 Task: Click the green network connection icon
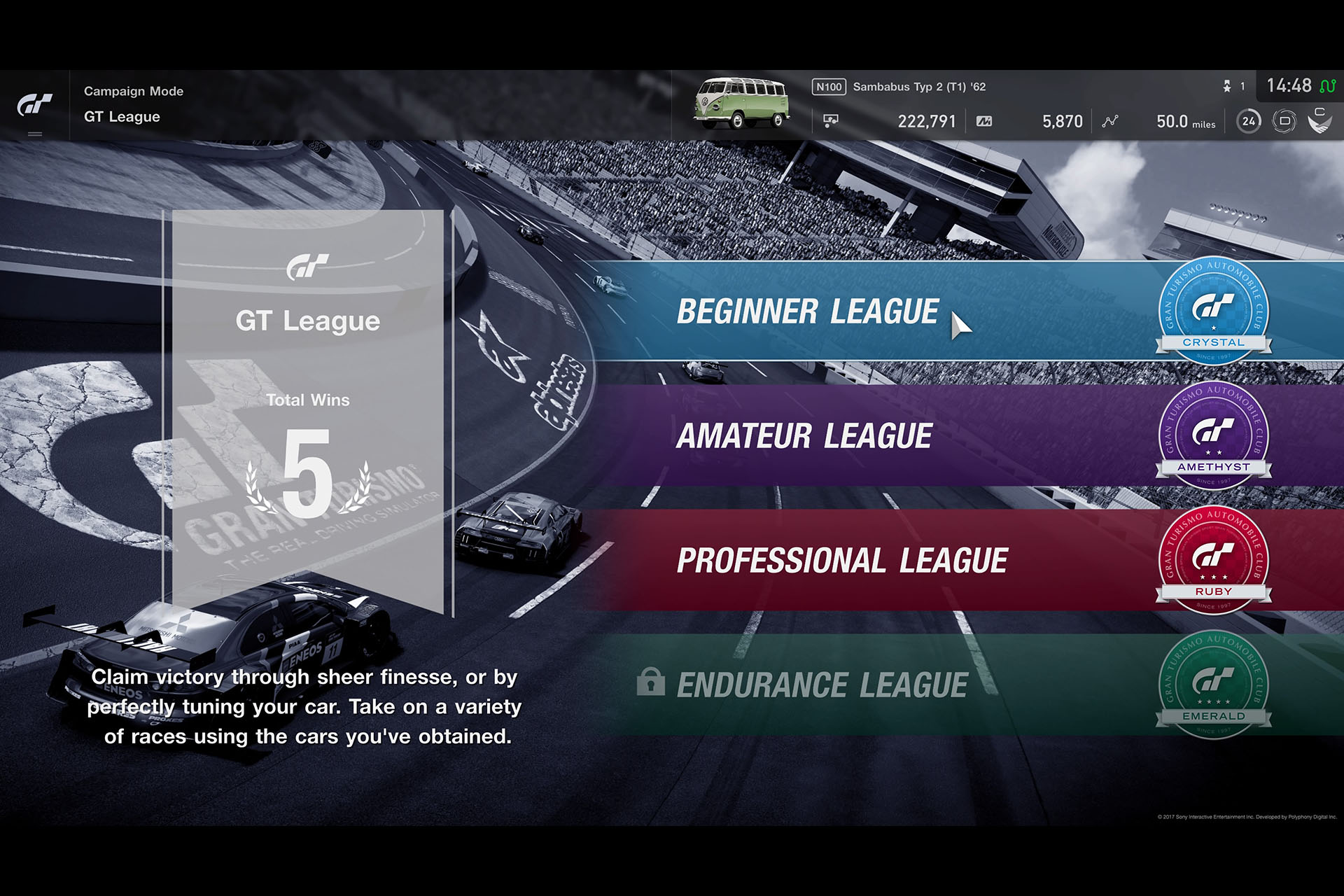1329,86
